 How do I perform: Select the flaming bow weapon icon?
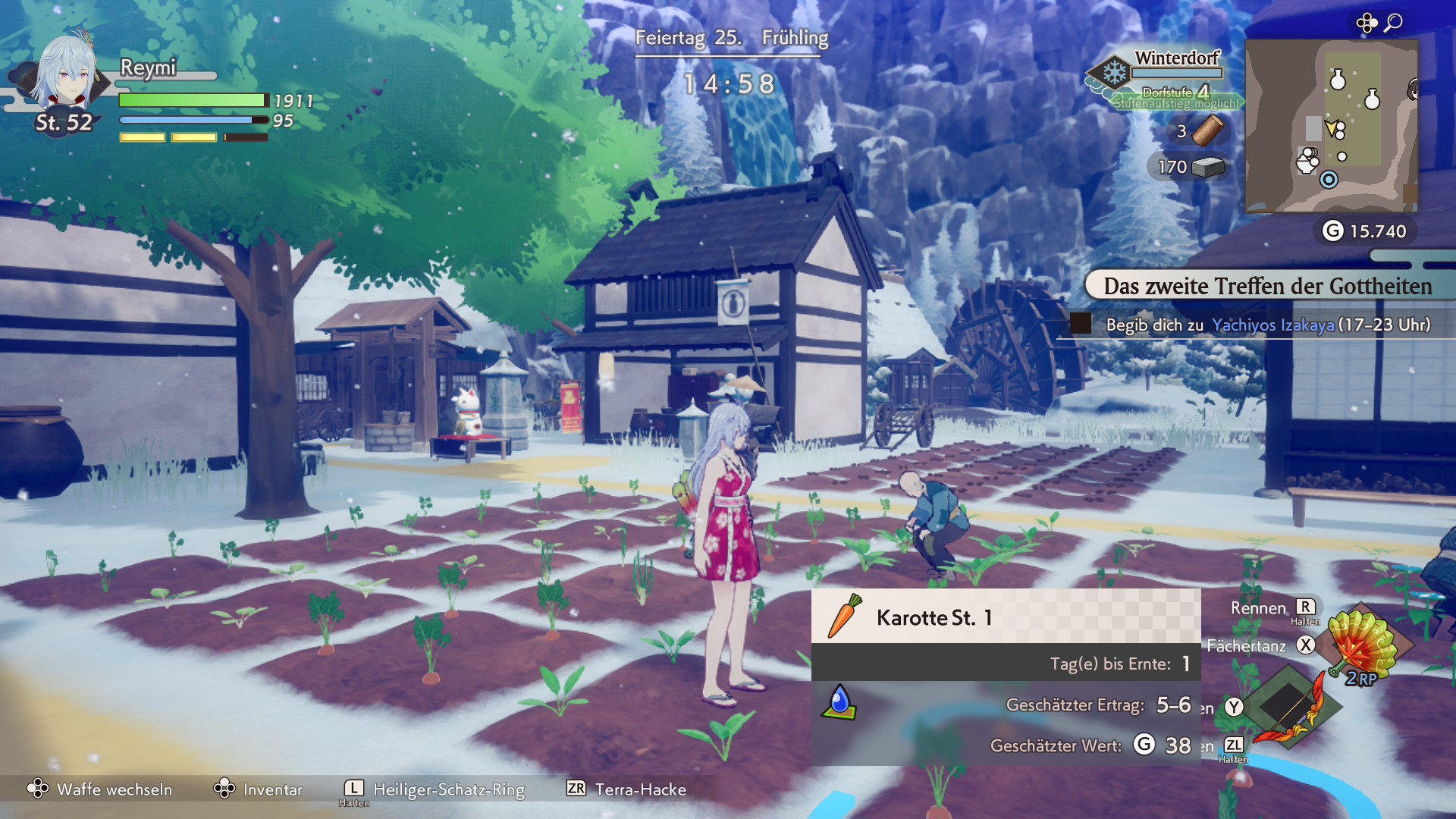[x=1289, y=705]
